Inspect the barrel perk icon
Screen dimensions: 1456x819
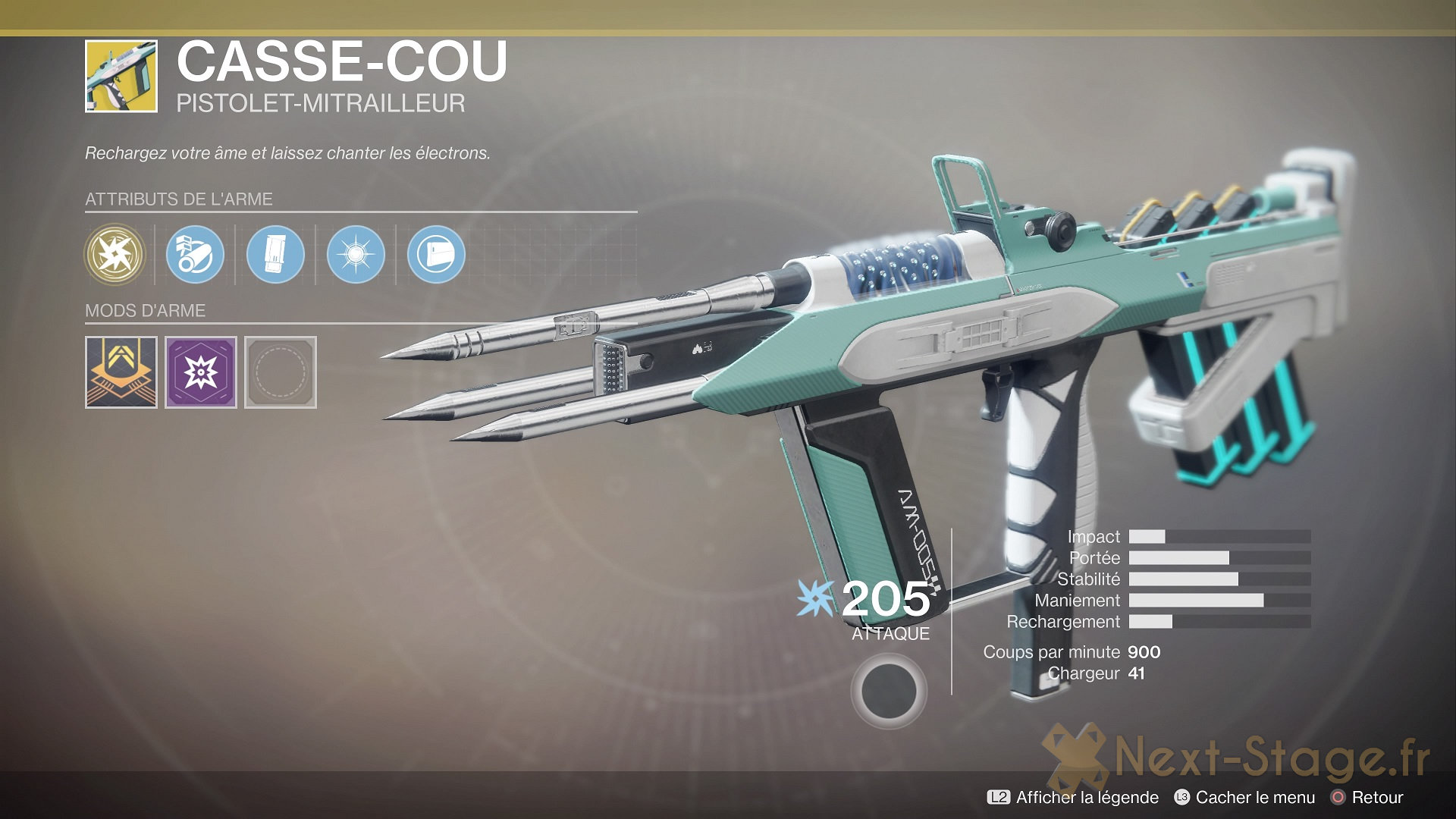pyautogui.click(x=195, y=255)
